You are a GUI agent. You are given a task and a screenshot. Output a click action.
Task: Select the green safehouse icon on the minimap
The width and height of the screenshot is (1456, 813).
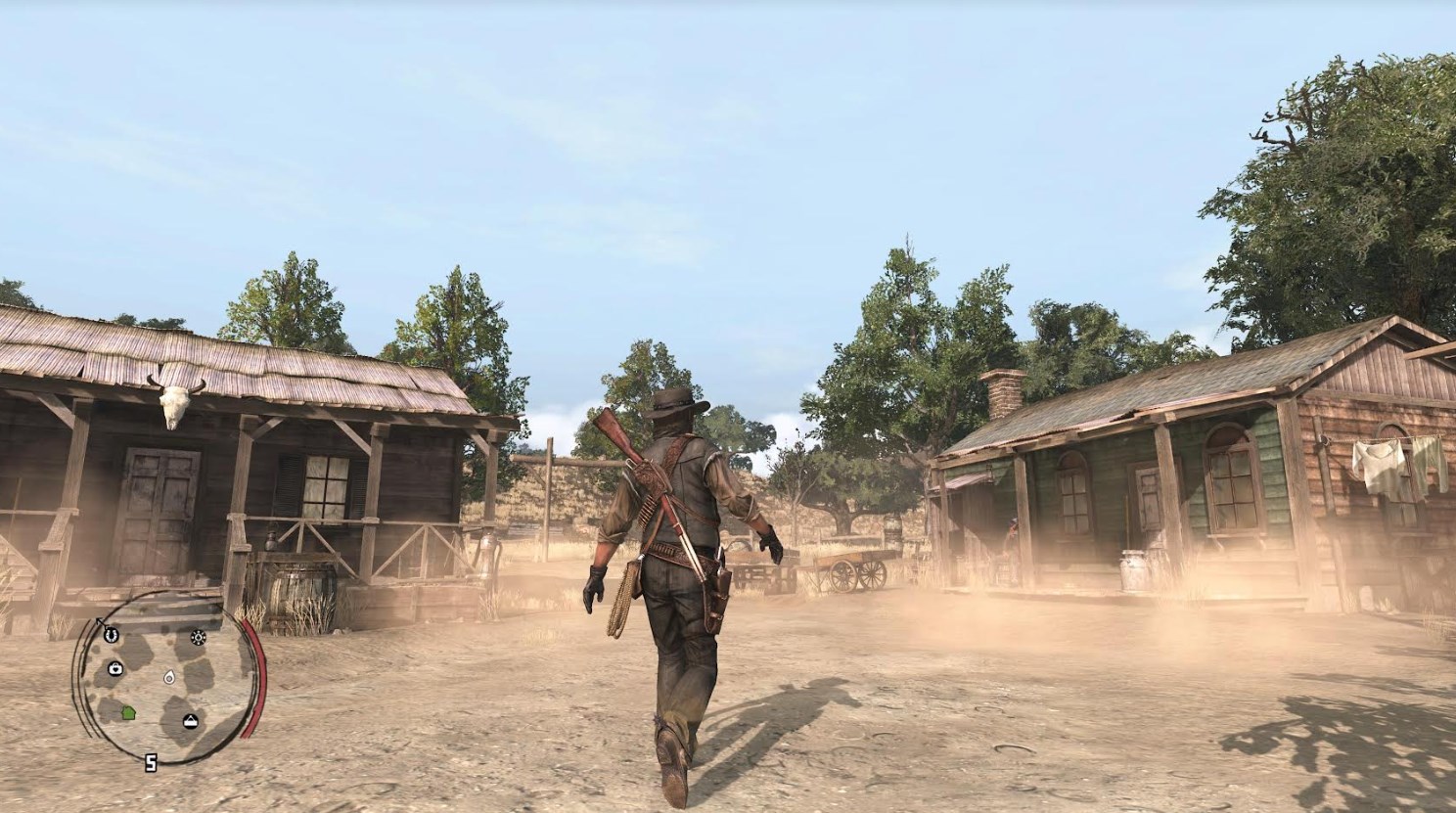(x=128, y=712)
